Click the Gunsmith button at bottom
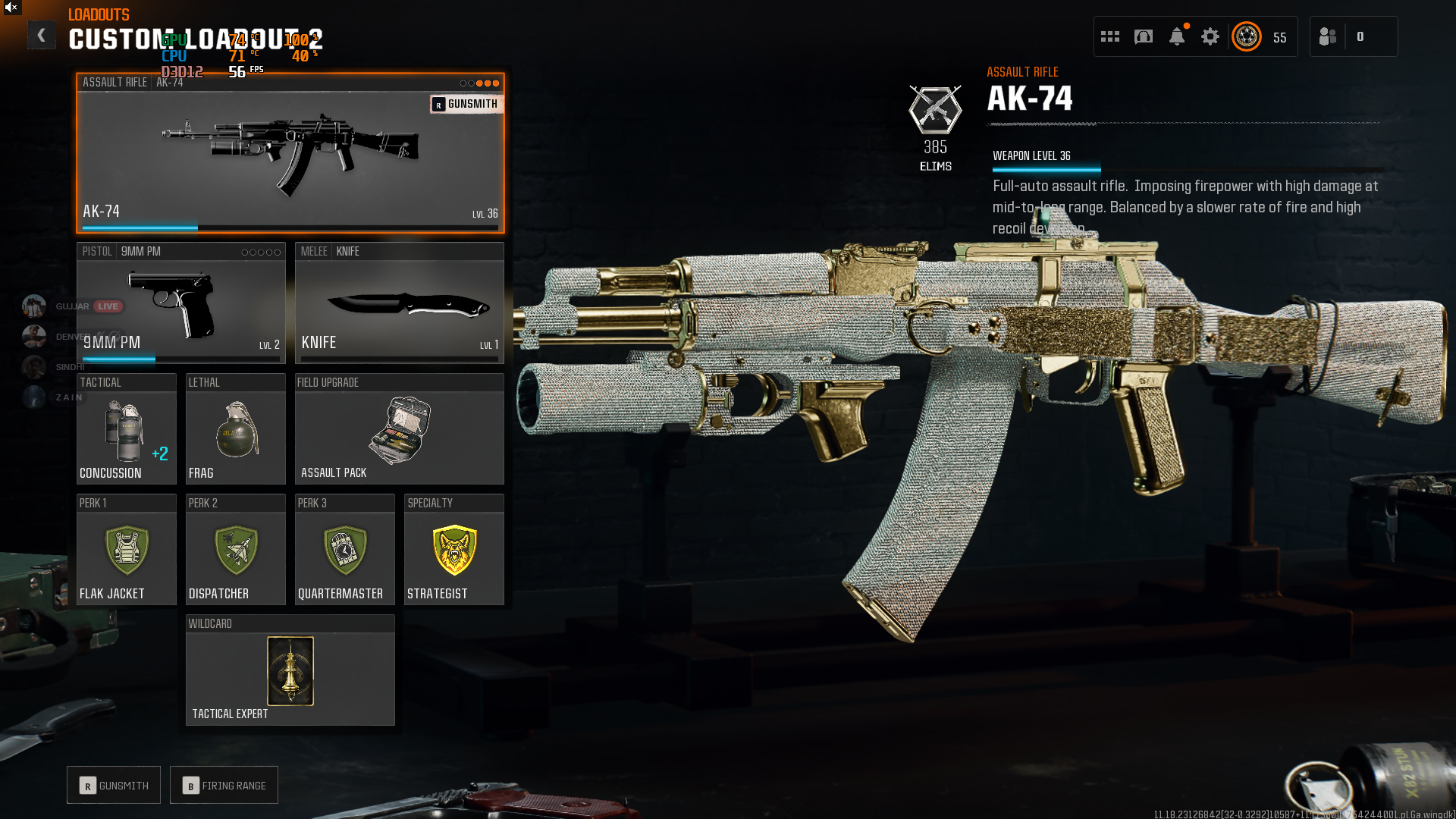This screenshot has width=1456, height=819. tap(114, 785)
